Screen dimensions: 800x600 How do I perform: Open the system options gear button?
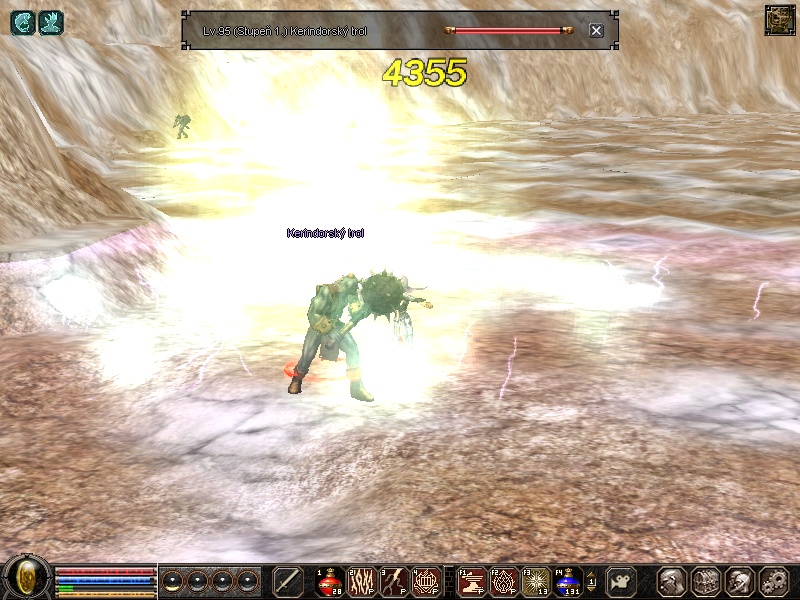tap(772, 580)
